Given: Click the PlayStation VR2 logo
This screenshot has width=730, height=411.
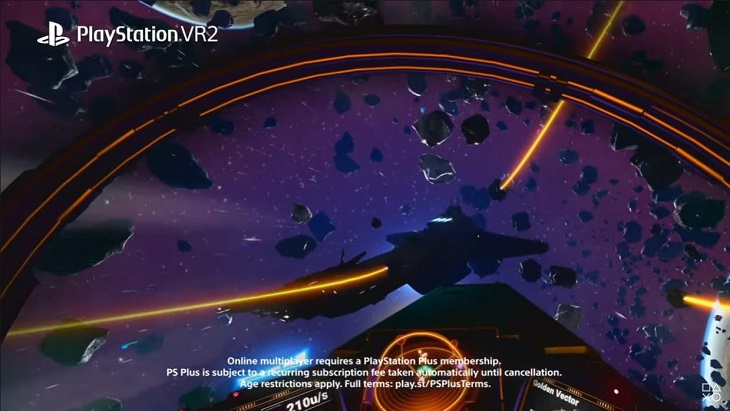Looking at the screenshot, I should (127, 35).
